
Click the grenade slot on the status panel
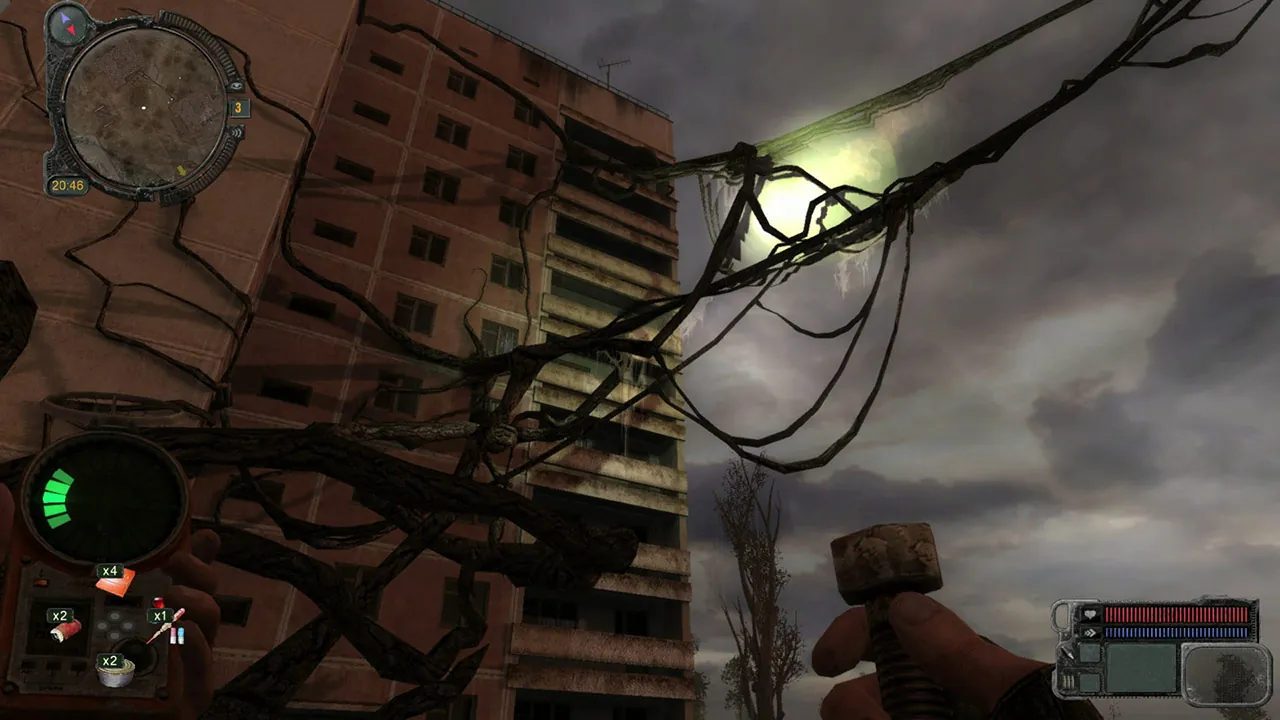click(1090, 682)
